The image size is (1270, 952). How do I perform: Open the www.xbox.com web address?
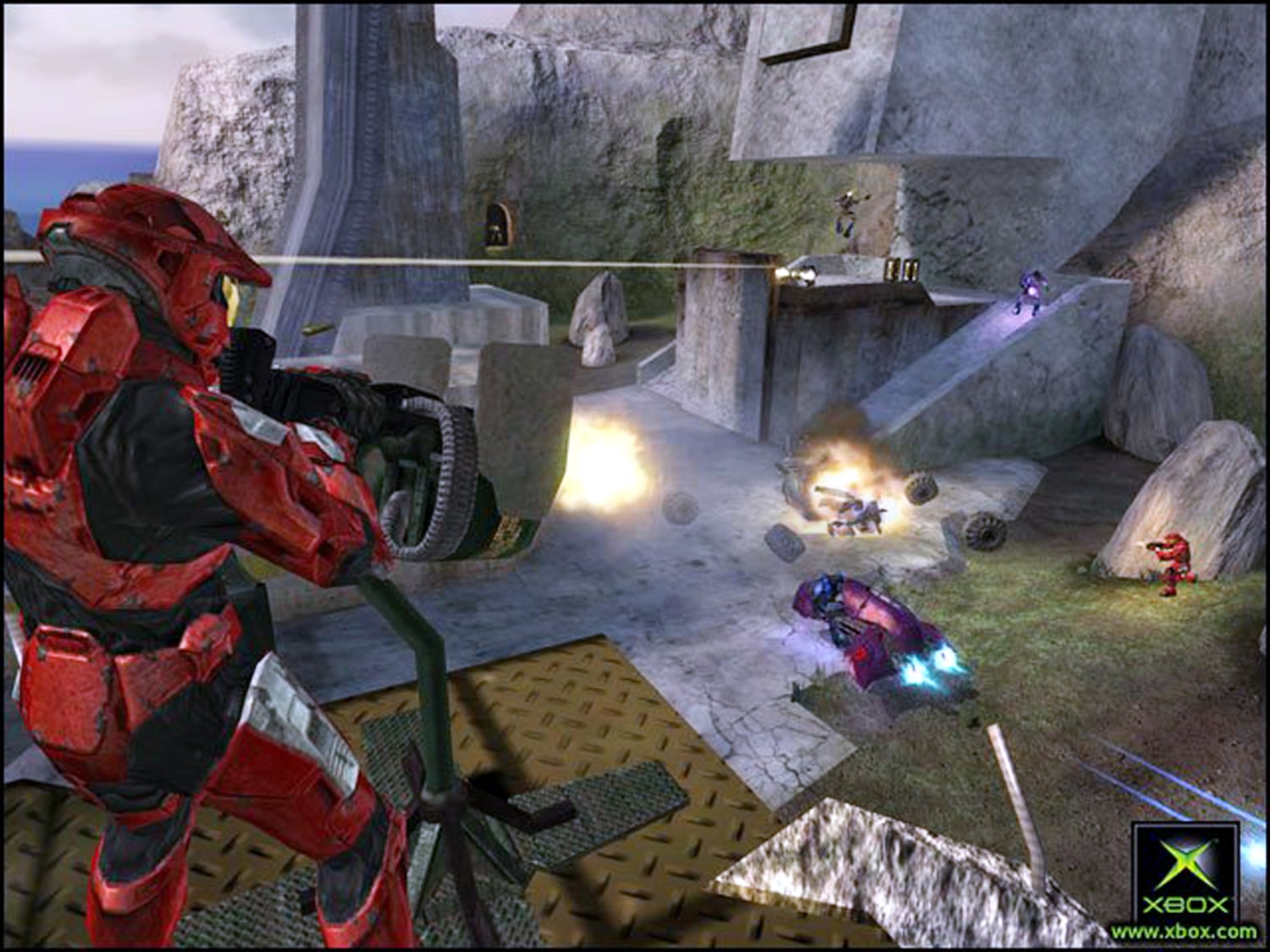(1184, 932)
